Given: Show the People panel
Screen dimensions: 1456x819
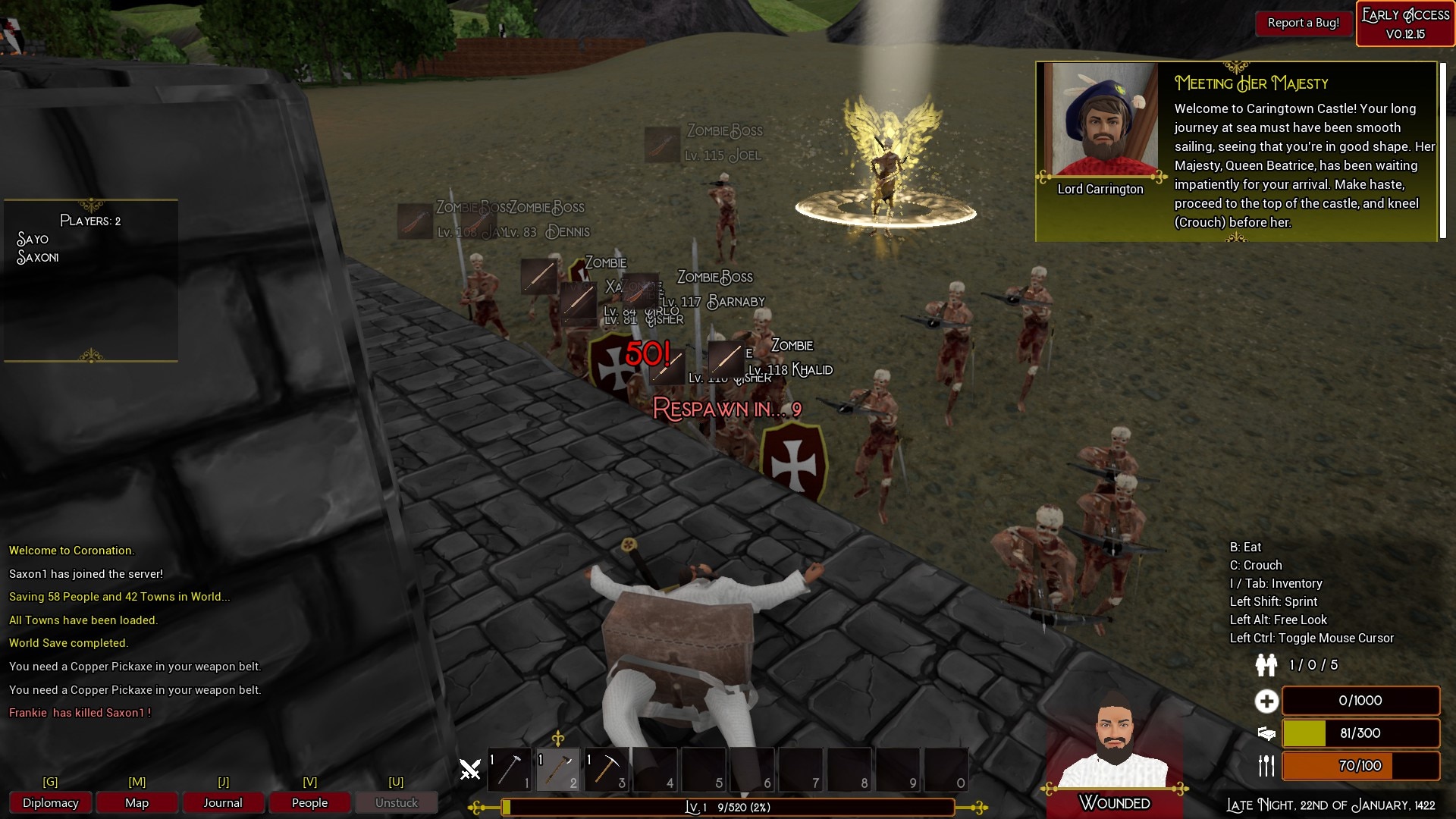Looking at the screenshot, I should 309,802.
